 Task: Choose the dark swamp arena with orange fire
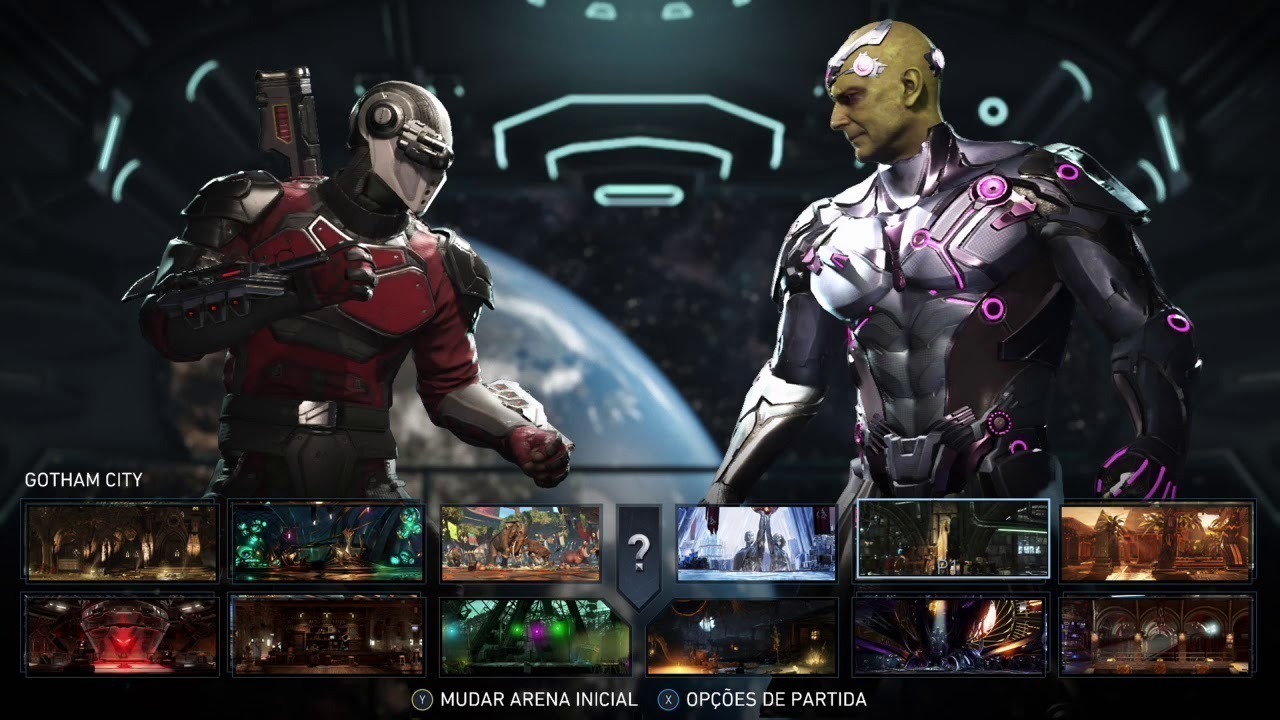click(742, 636)
